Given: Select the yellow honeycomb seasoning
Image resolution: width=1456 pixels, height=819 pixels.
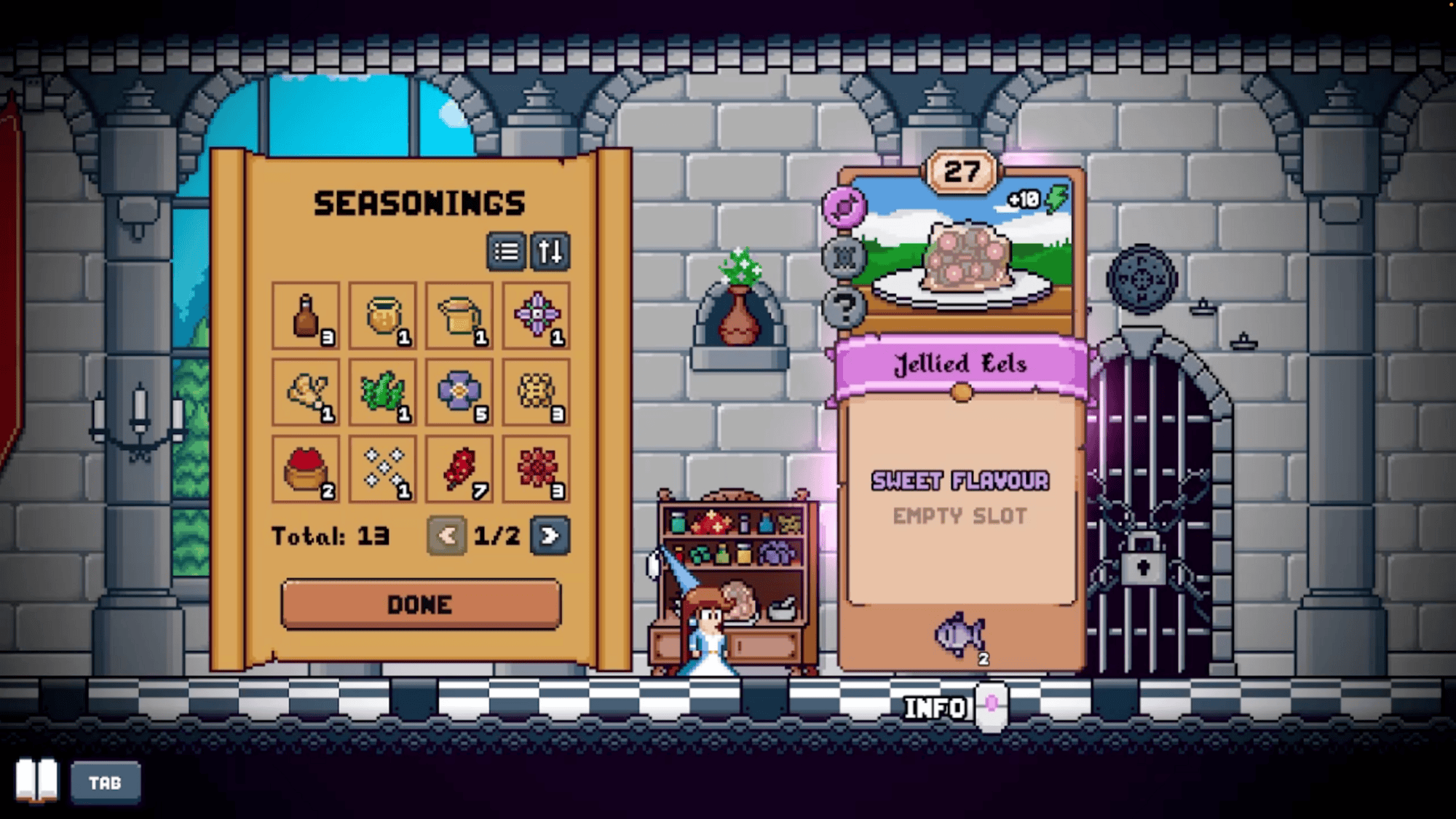Looking at the screenshot, I should point(537,393).
